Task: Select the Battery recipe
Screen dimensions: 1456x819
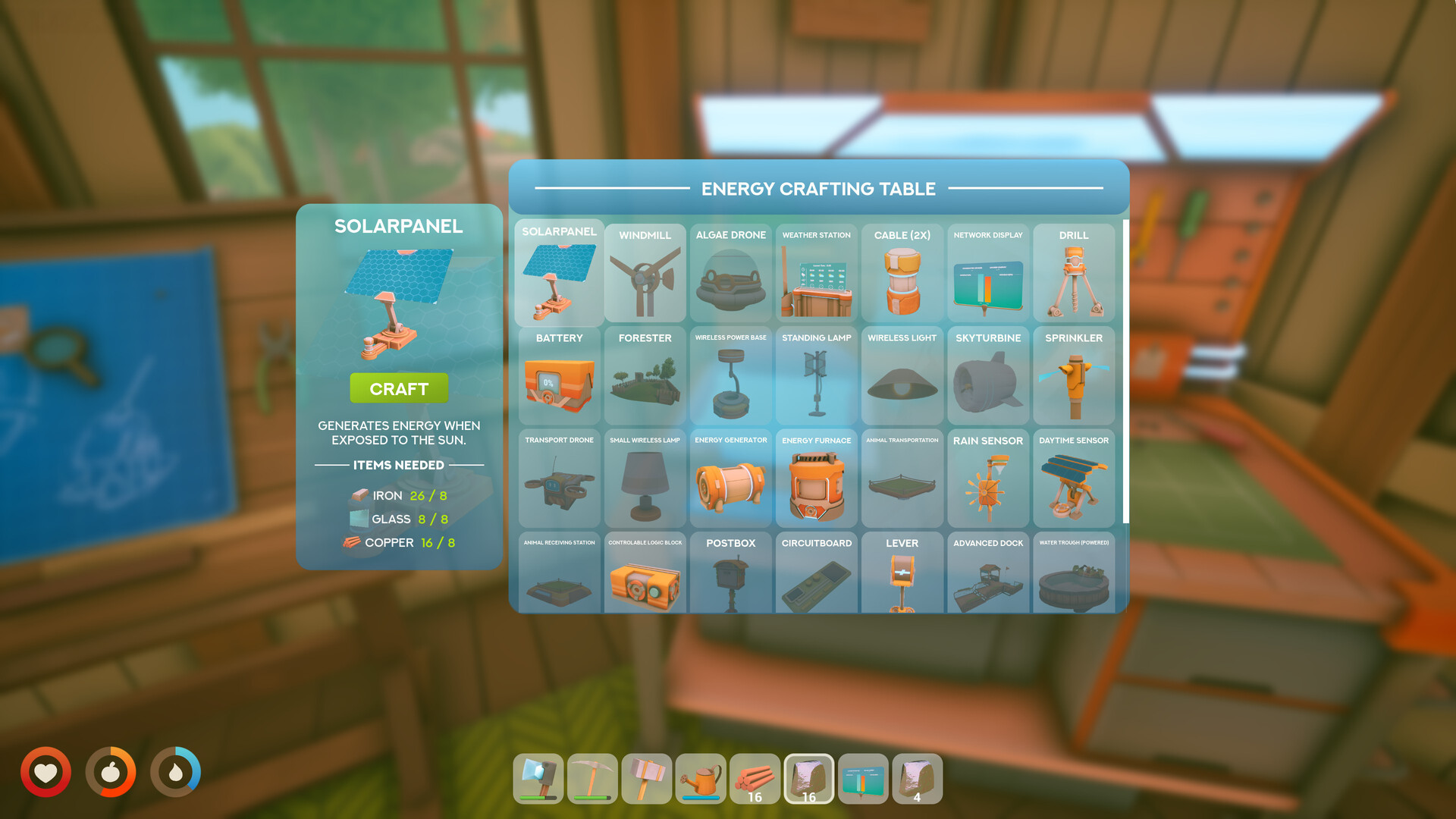Action: click(559, 375)
